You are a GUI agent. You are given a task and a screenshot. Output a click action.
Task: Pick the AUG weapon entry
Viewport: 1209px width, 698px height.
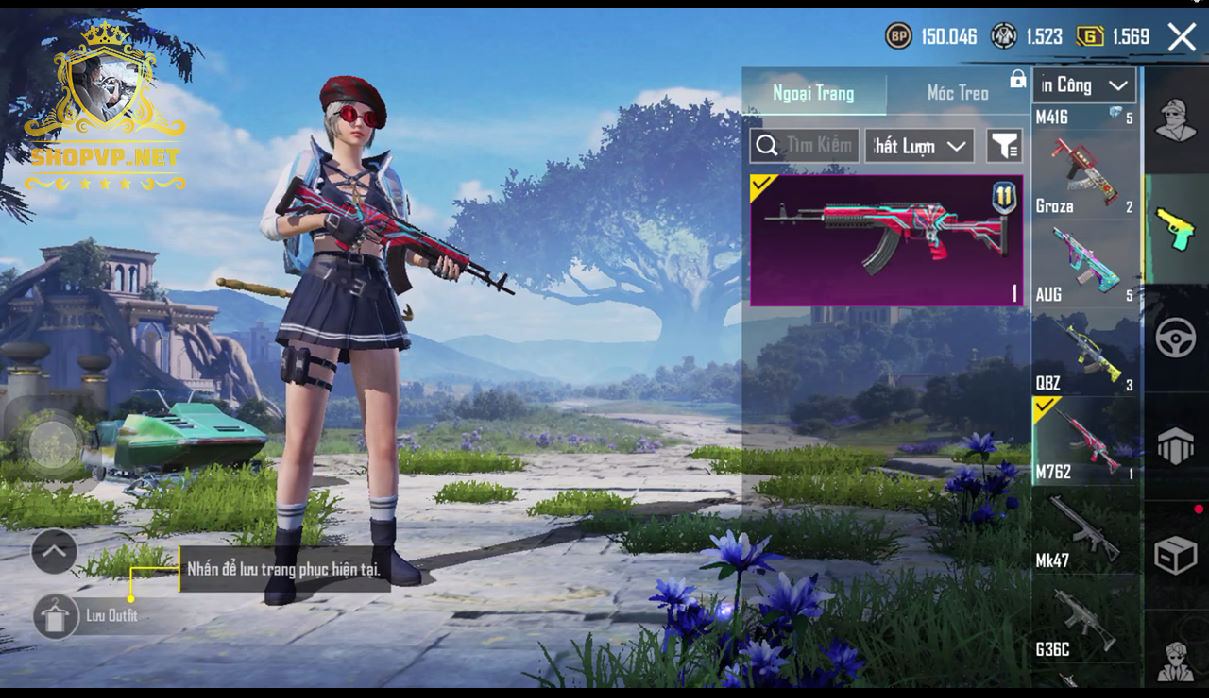(1084, 262)
